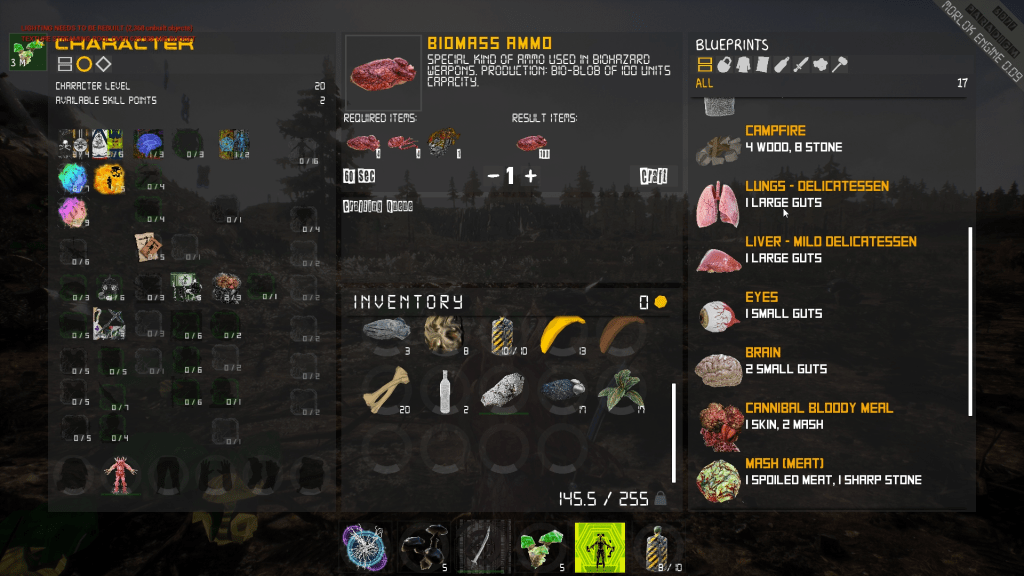Select the Cannibal Bloody Meal blueprint
1024x576 pixels.
(x=818, y=416)
